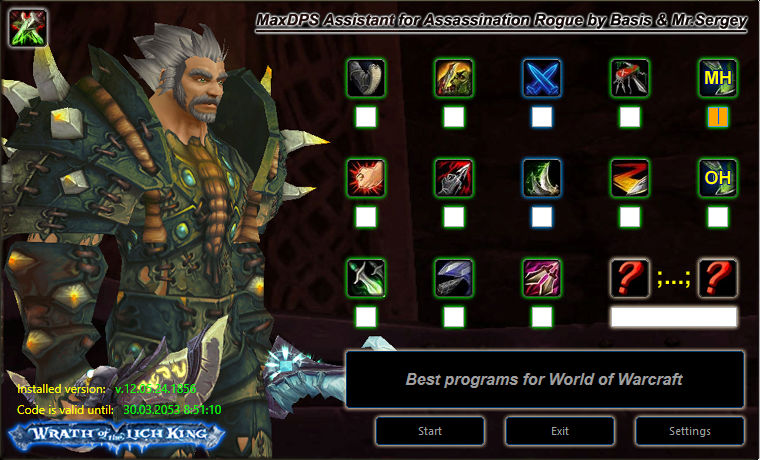Check the box under the gauntlet icon

coord(366,117)
